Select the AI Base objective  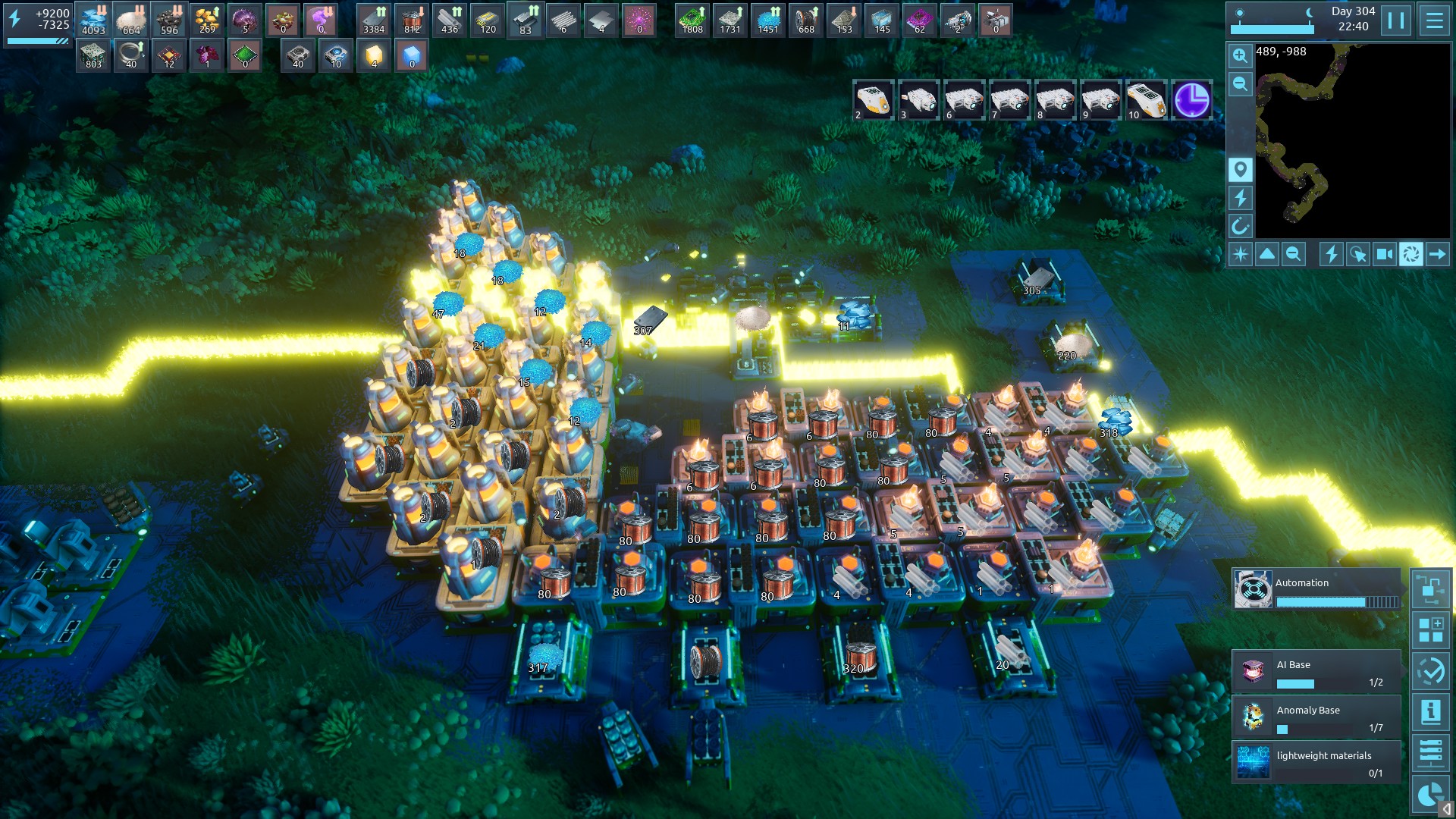click(x=1316, y=672)
